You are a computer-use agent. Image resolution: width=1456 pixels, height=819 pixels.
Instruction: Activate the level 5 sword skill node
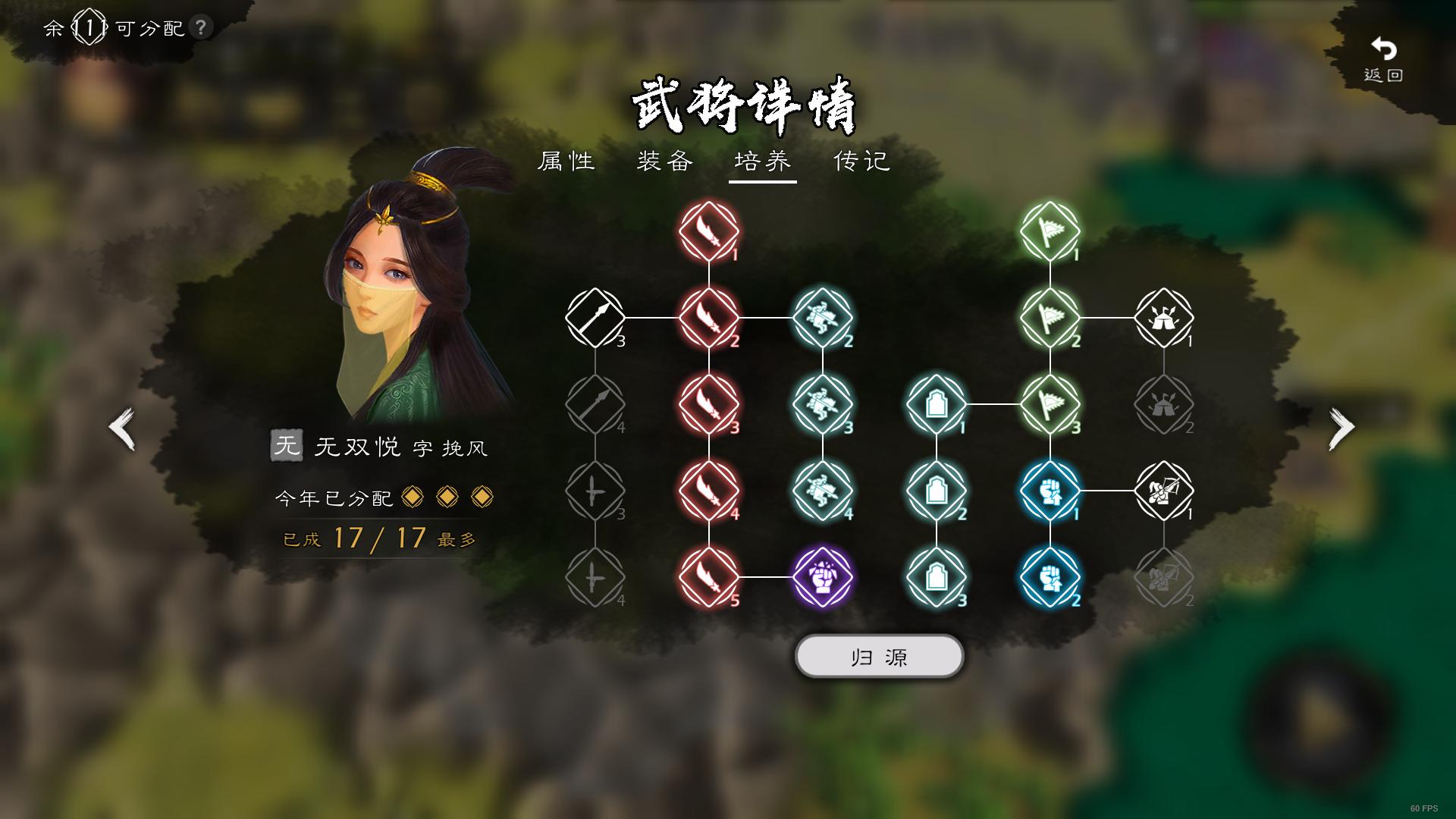pos(708,576)
